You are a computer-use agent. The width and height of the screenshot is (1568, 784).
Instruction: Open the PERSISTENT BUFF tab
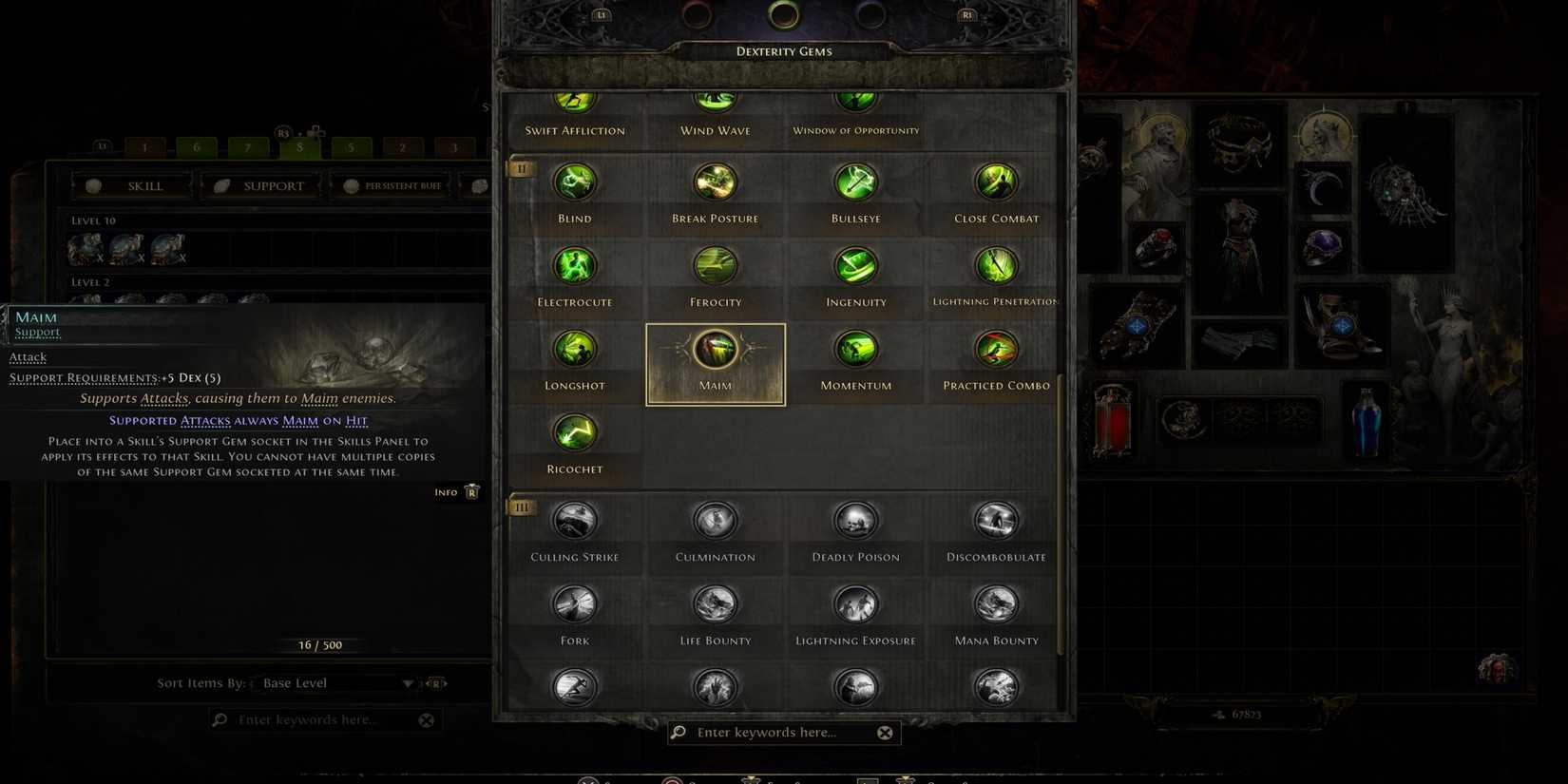(x=392, y=185)
